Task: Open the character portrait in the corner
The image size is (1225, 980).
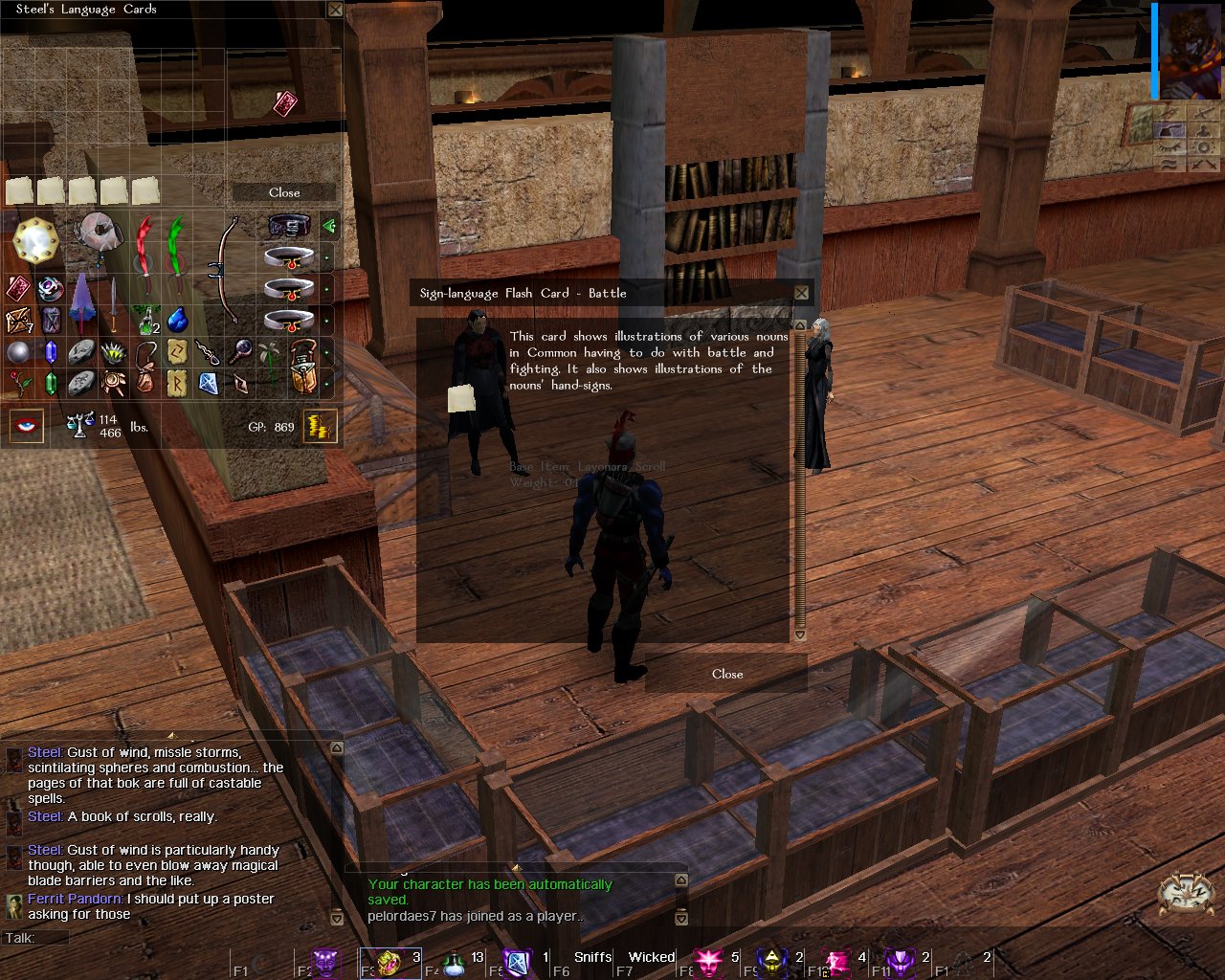Action: click(x=1190, y=50)
